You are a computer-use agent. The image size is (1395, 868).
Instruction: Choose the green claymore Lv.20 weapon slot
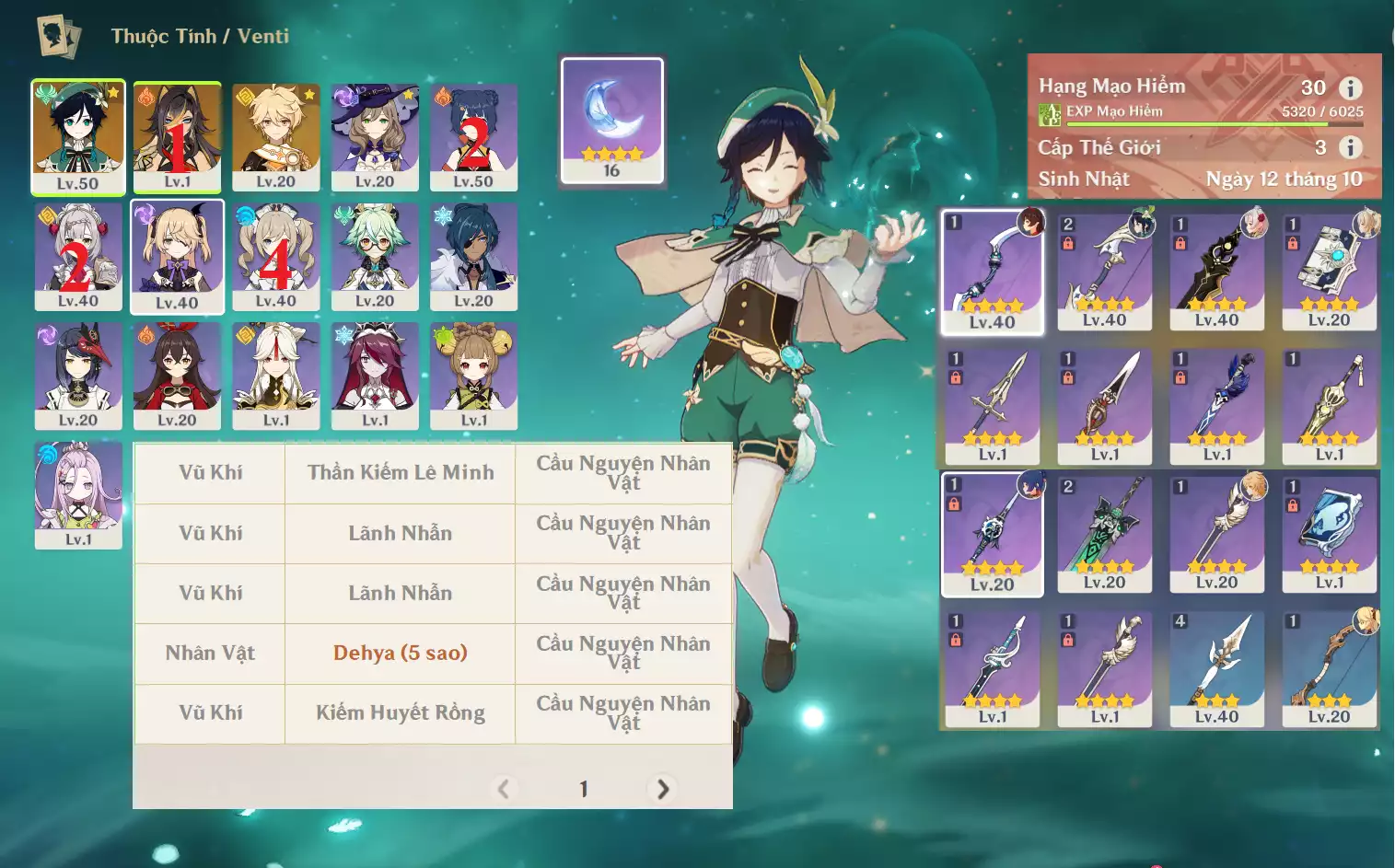point(1104,533)
